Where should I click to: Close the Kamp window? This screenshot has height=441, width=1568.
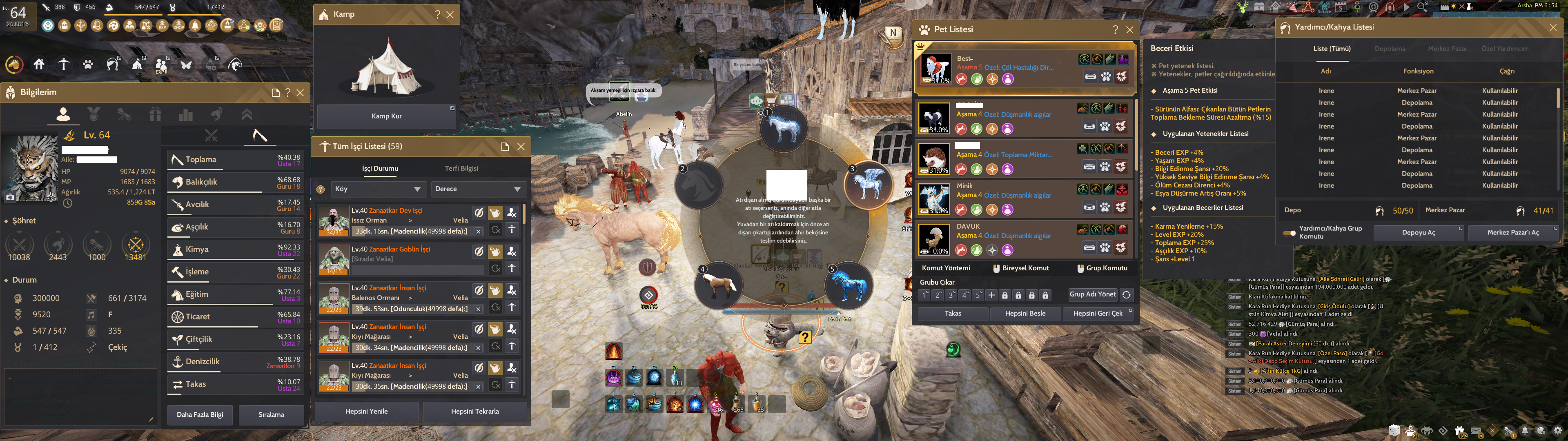(450, 15)
